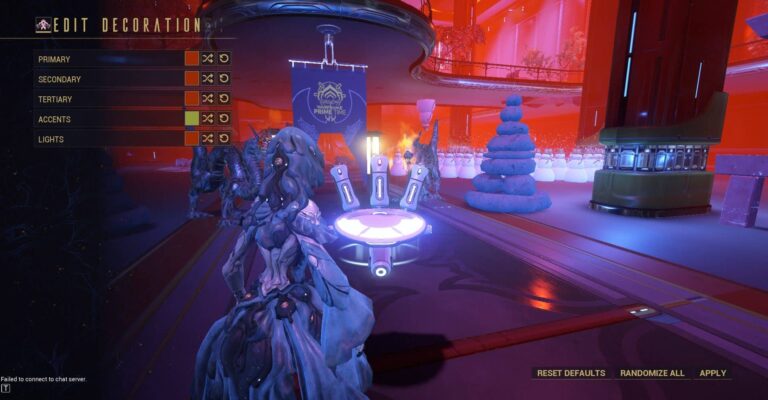Apply the decoration color changes
The height and width of the screenshot is (400, 768).
[x=713, y=373]
